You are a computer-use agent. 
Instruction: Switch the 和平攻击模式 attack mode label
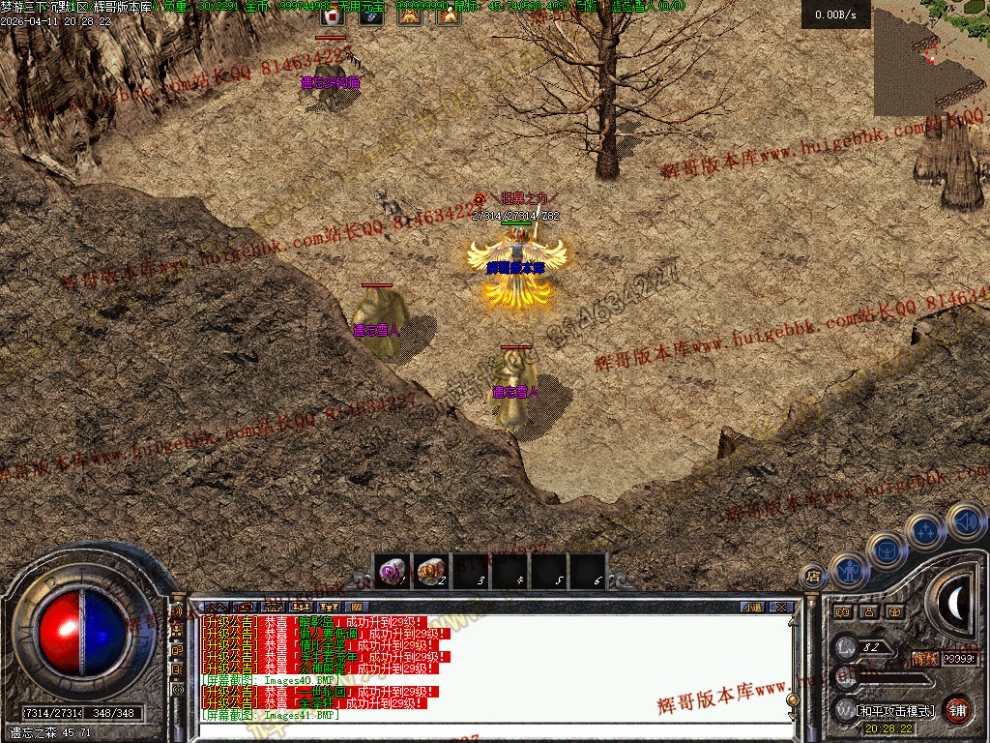coord(896,711)
